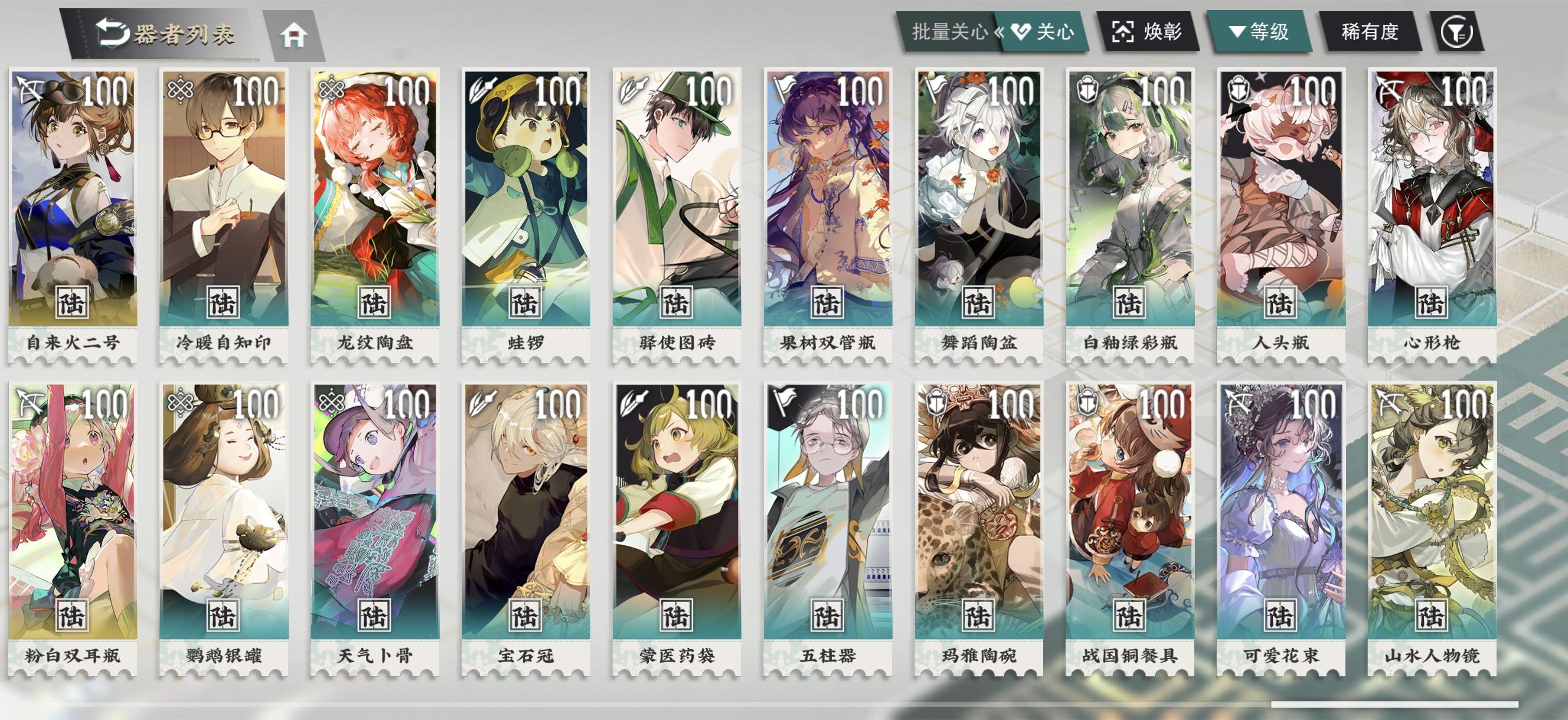
Task: Open the 稀有度 rarity sort option
Action: click(x=1370, y=32)
